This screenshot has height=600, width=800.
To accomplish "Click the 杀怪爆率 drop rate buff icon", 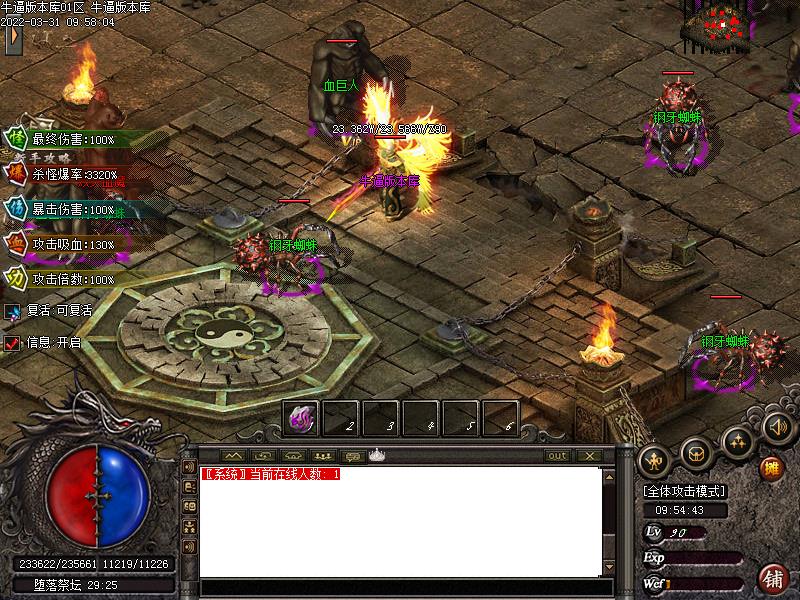I will coord(17,174).
